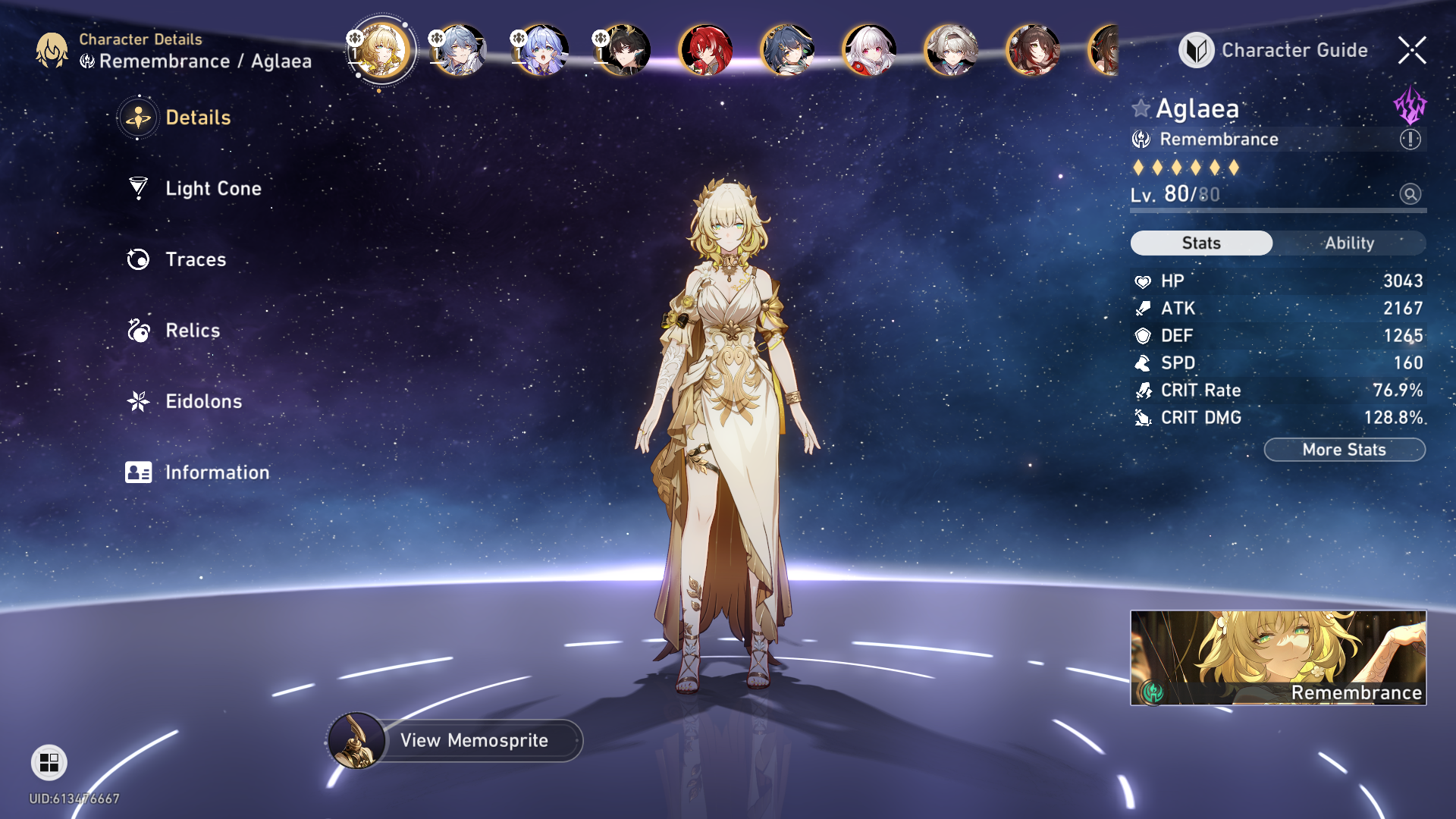Viewport: 1456px width, 819px height.
Task: Toggle the favorite star beside Aglaea's name
Action: [1141, 108]
